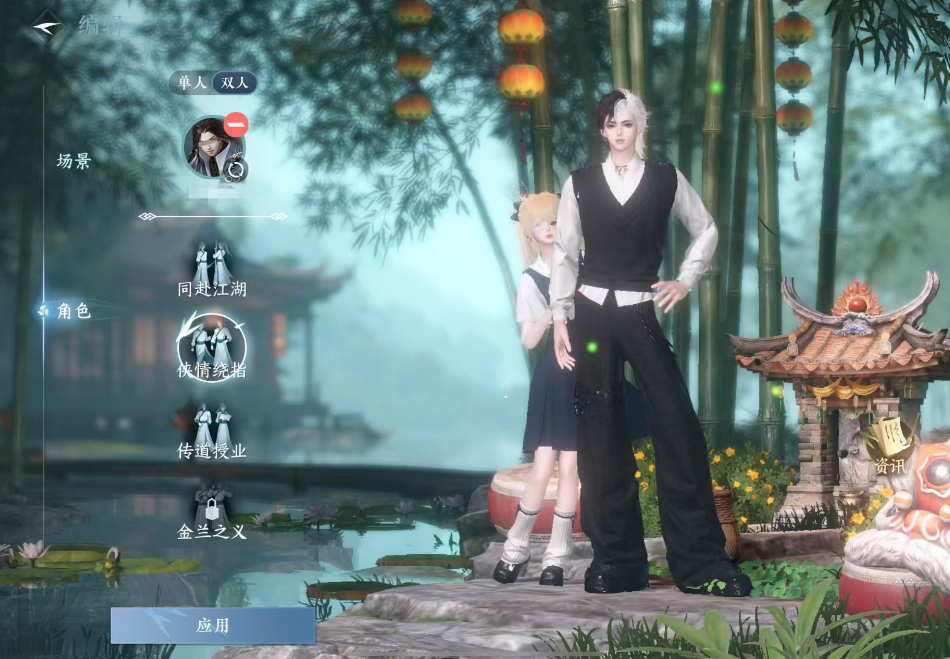Go back using the top-left arrow button
This screenshot has height=659, width=950.
(x=46, y=22)
